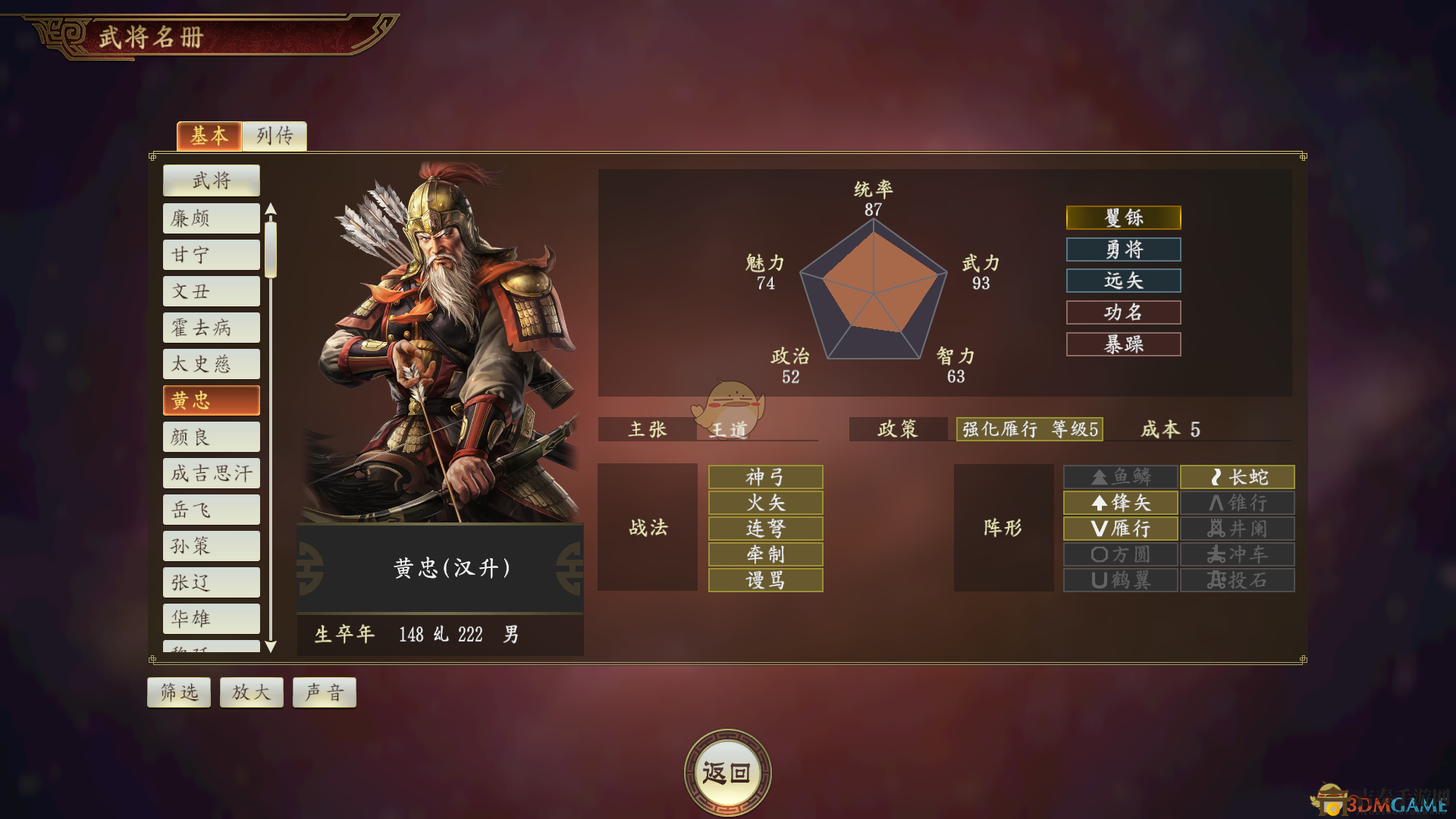Open the 武将 category selector
This screenshot has height=819, width=1456.
tap(211, 180)
